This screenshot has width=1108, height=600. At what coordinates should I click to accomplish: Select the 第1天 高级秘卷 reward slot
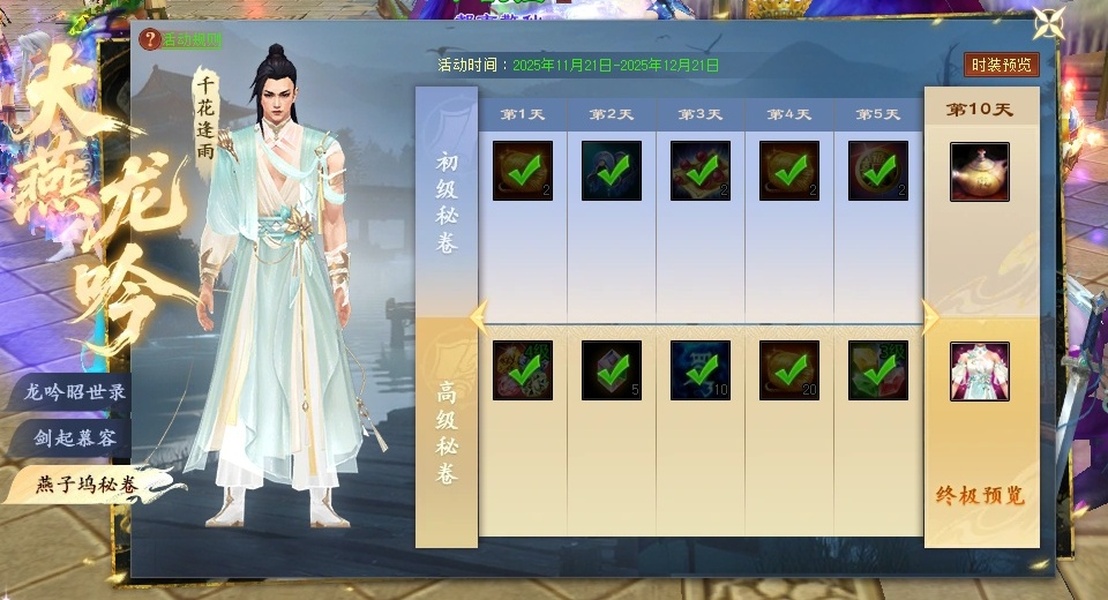coord(522,371)
